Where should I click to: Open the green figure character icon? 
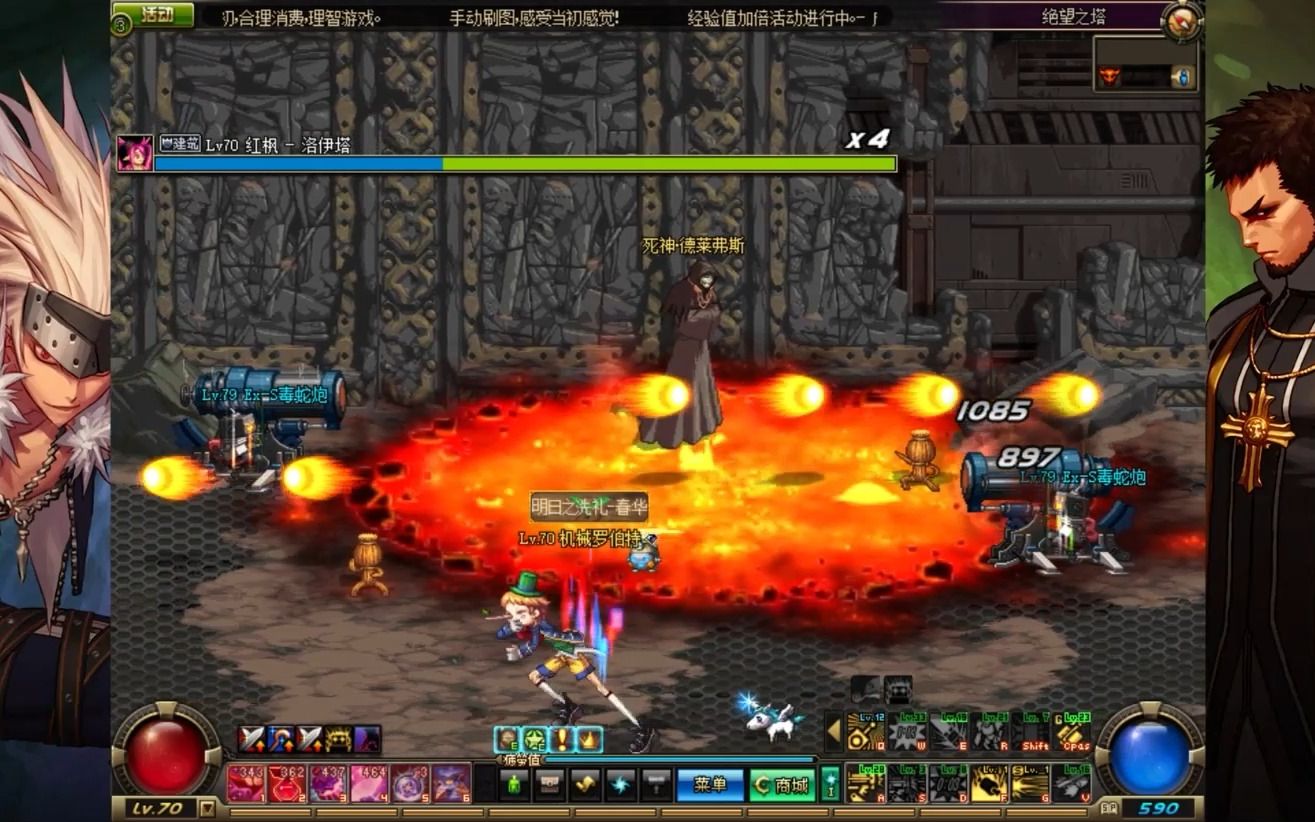pos(513,786)
